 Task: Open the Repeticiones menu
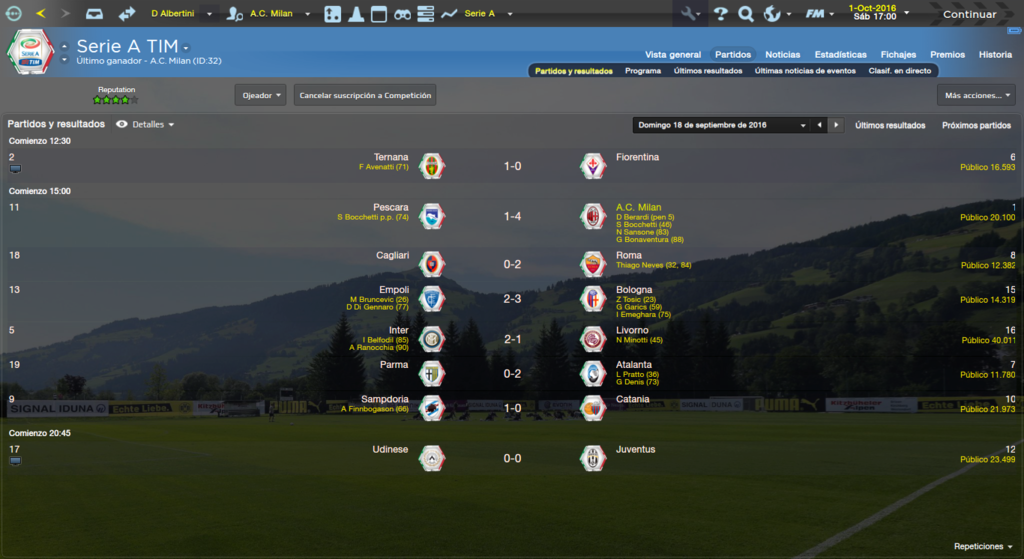click(x=982, y=546)
